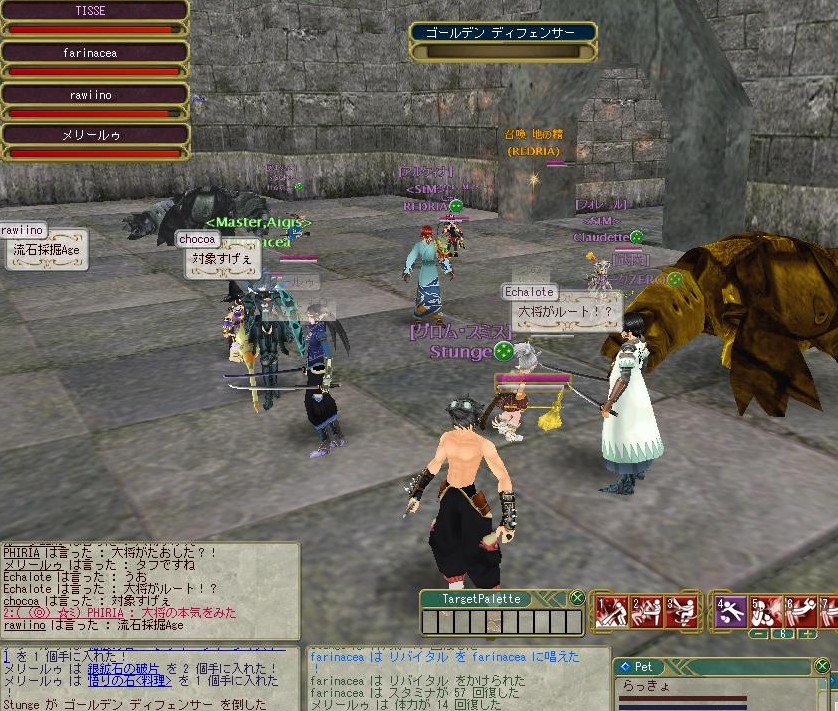This screenshot has height=711, width=838.
Task: Switch to previous hotbar page with minus
Action: (761, 634)
